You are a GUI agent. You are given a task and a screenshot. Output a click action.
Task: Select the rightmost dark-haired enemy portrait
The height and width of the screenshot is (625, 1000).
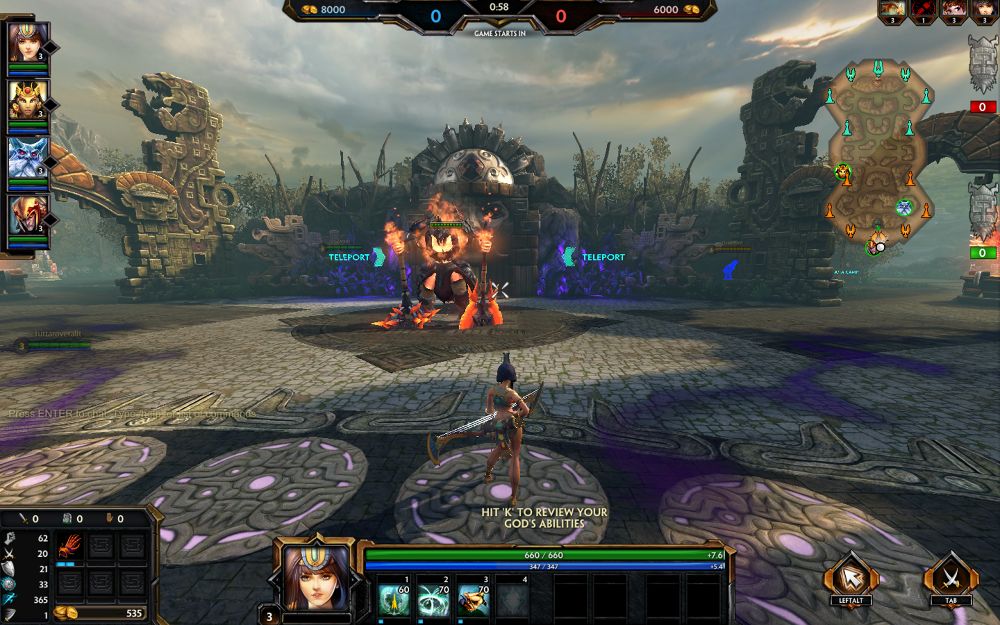coord(984,9)
